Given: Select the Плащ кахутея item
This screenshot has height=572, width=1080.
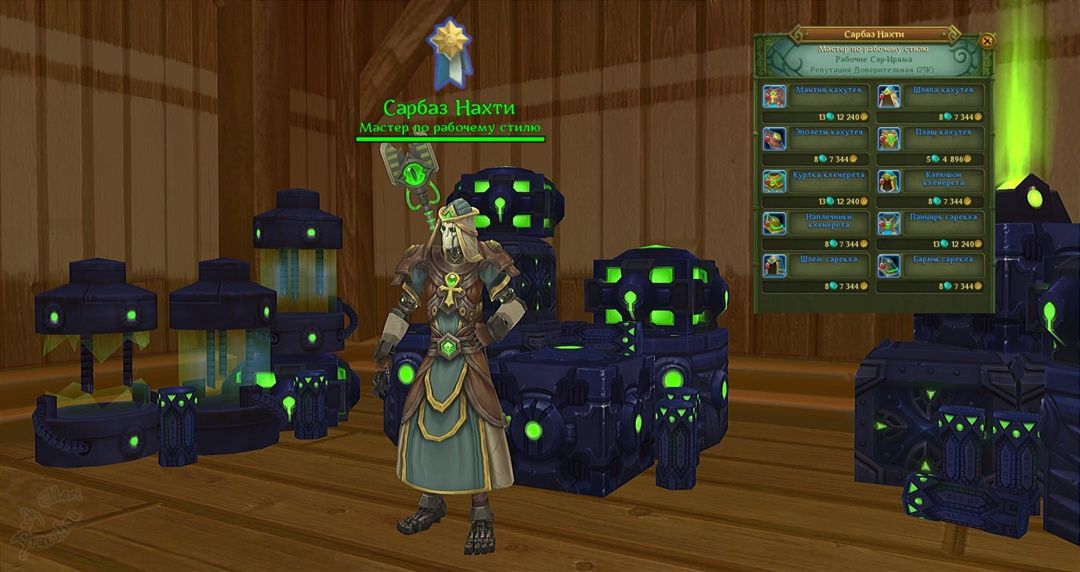Looking at the screenshot, I should pos(930,138).
